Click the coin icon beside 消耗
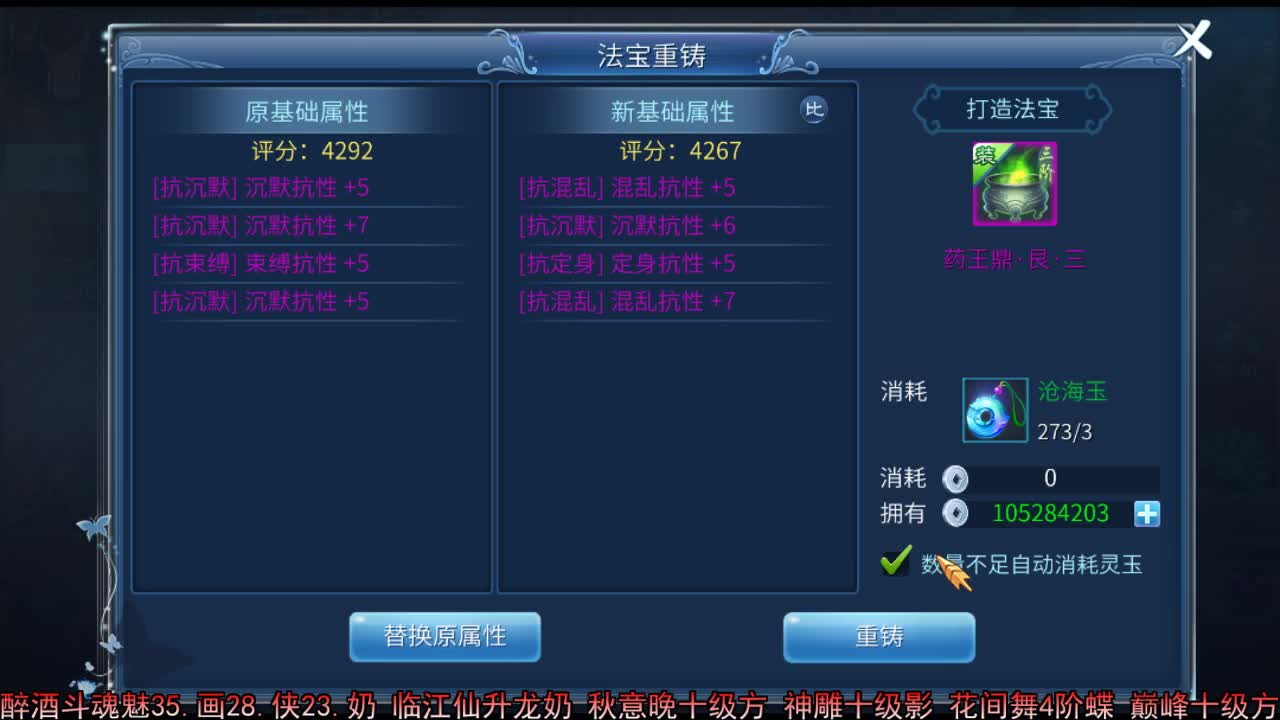This screenshot has width=1280, height=720. coord(956,478)
